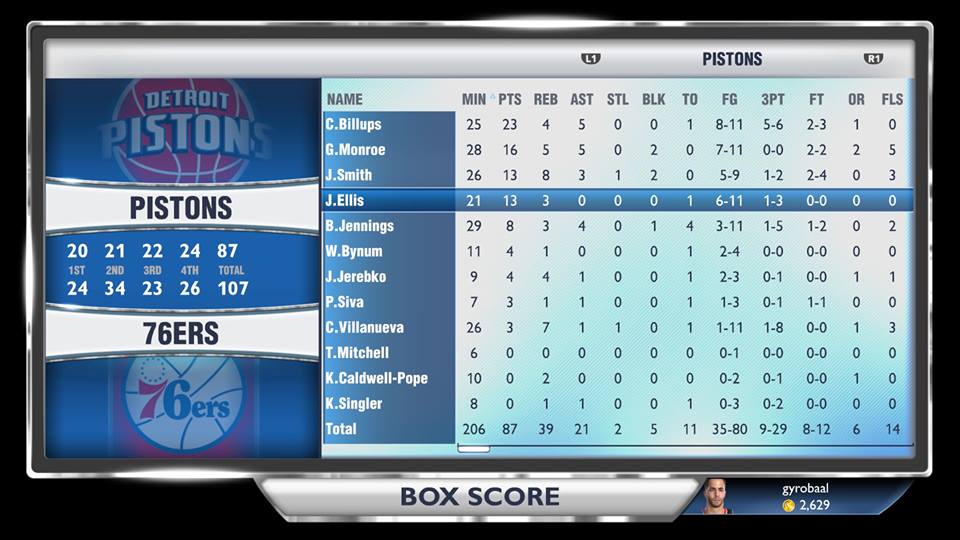Select C.Villanueva in the list

(x=389, y=327)
